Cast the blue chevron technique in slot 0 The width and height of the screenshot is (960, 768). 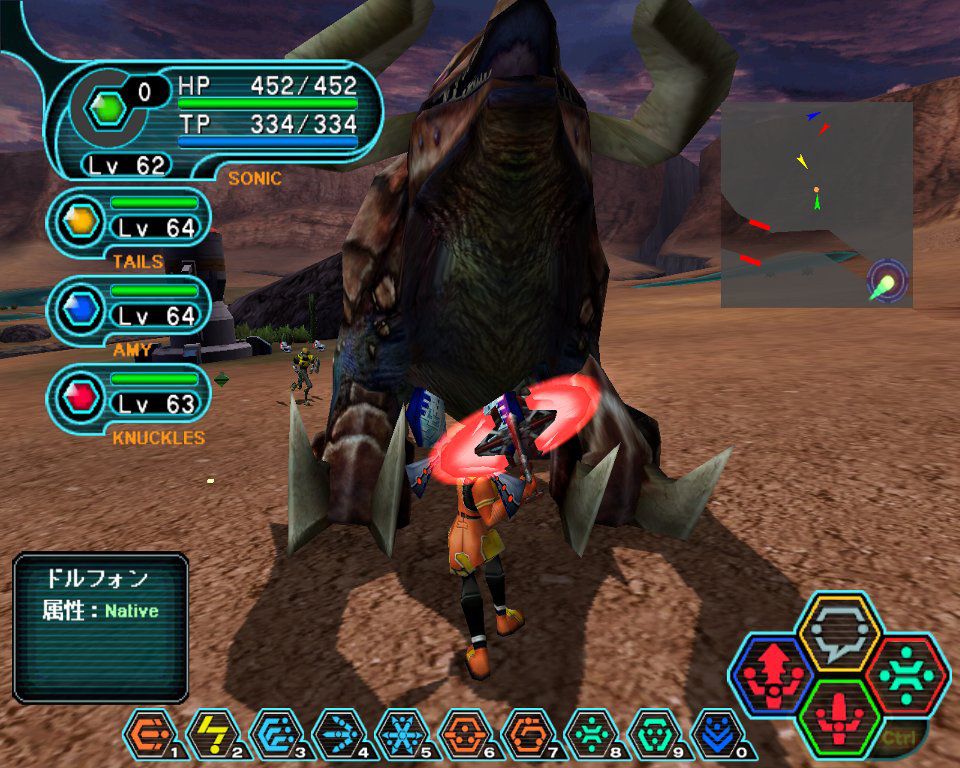[714, 735]
